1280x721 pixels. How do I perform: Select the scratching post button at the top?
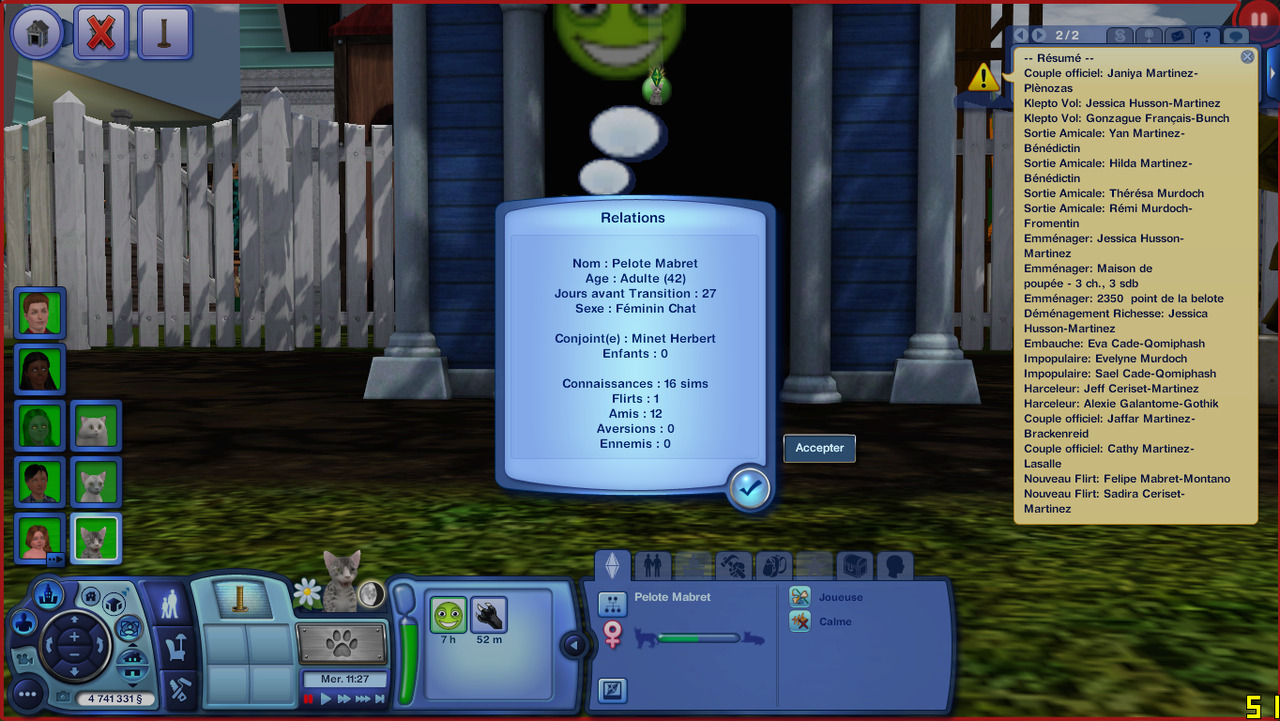tap(165, 34)
